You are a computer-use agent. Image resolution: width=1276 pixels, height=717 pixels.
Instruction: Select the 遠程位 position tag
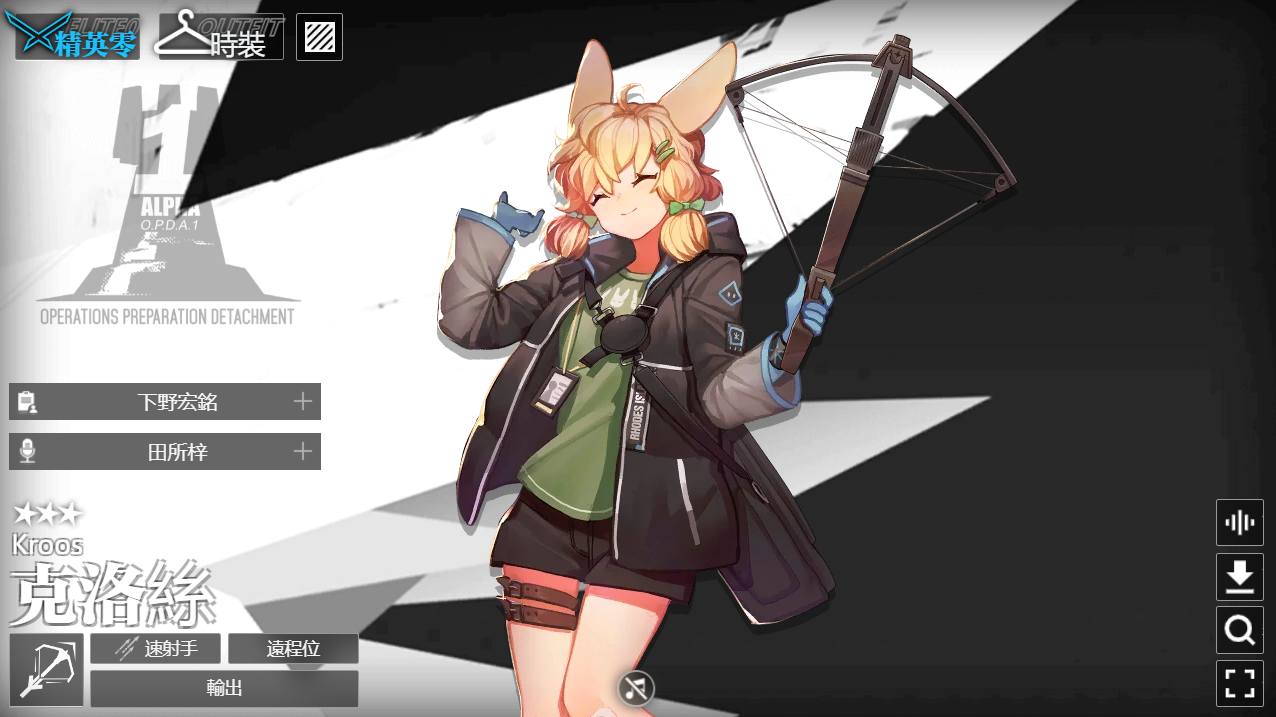coord(293,649)
